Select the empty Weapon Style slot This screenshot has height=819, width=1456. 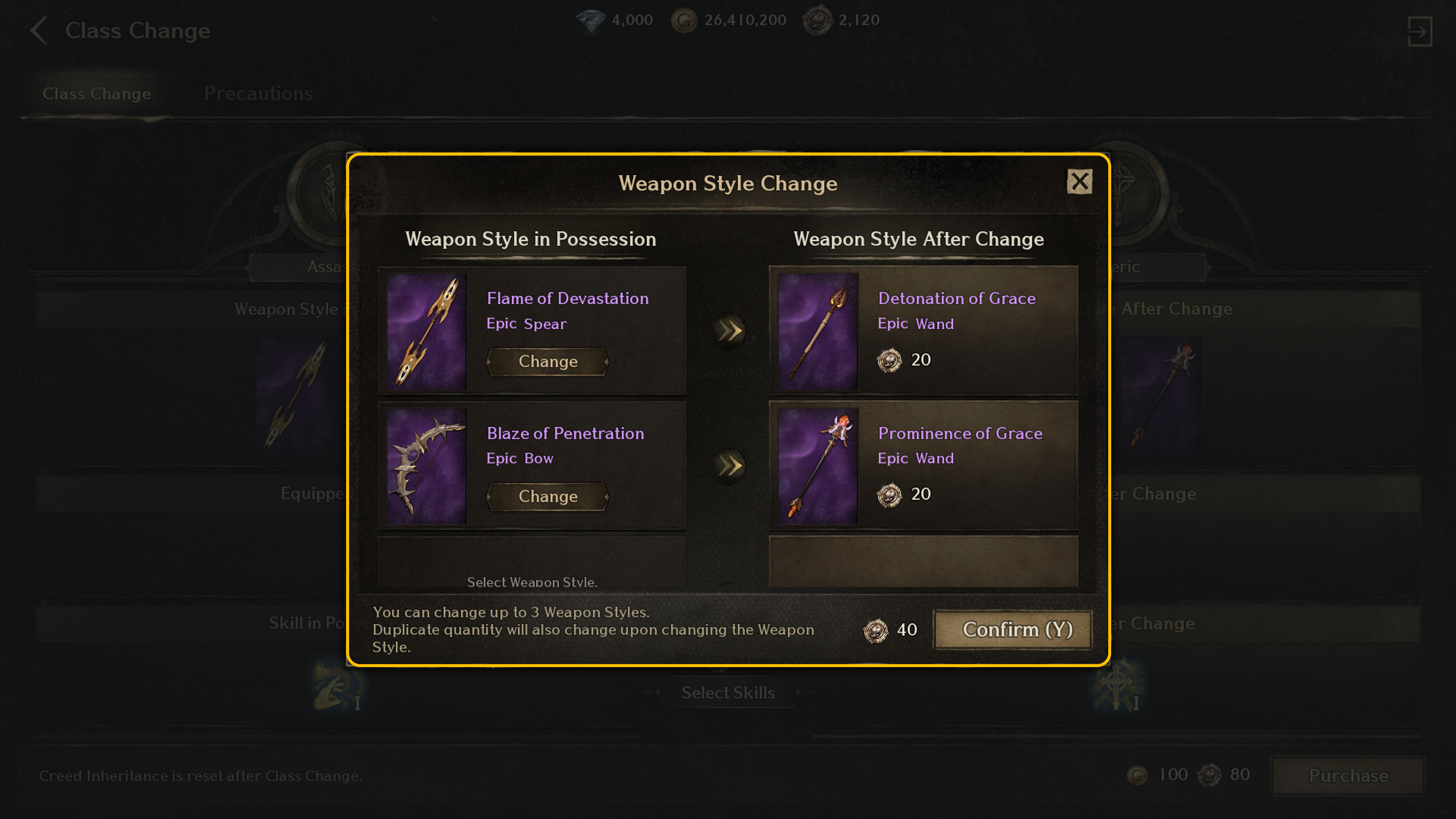(532, 563)
